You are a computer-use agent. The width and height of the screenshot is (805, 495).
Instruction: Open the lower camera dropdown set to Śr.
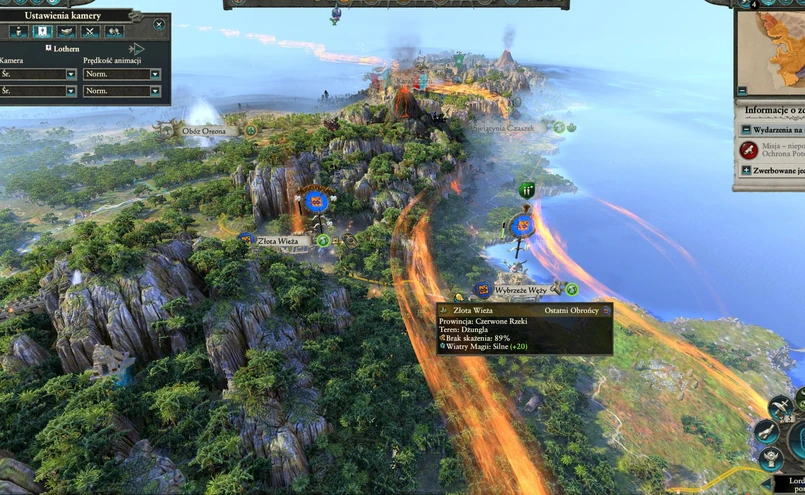coord(71,91)
